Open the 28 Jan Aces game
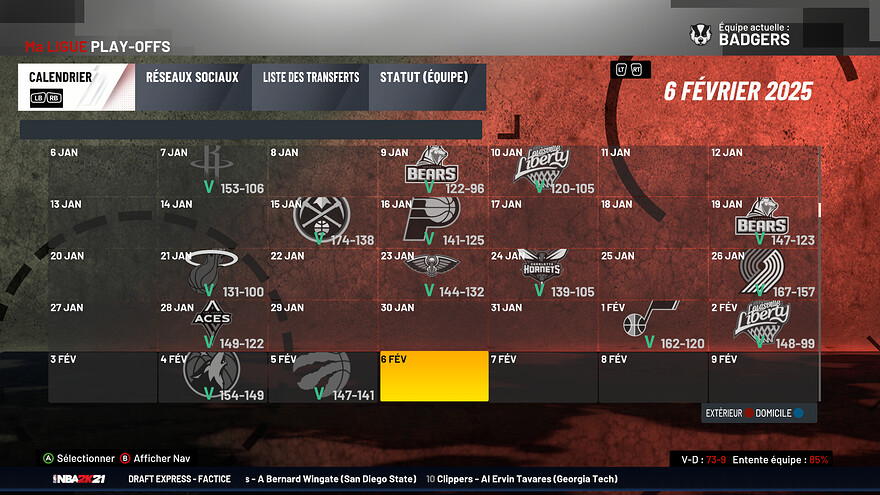 213,326
